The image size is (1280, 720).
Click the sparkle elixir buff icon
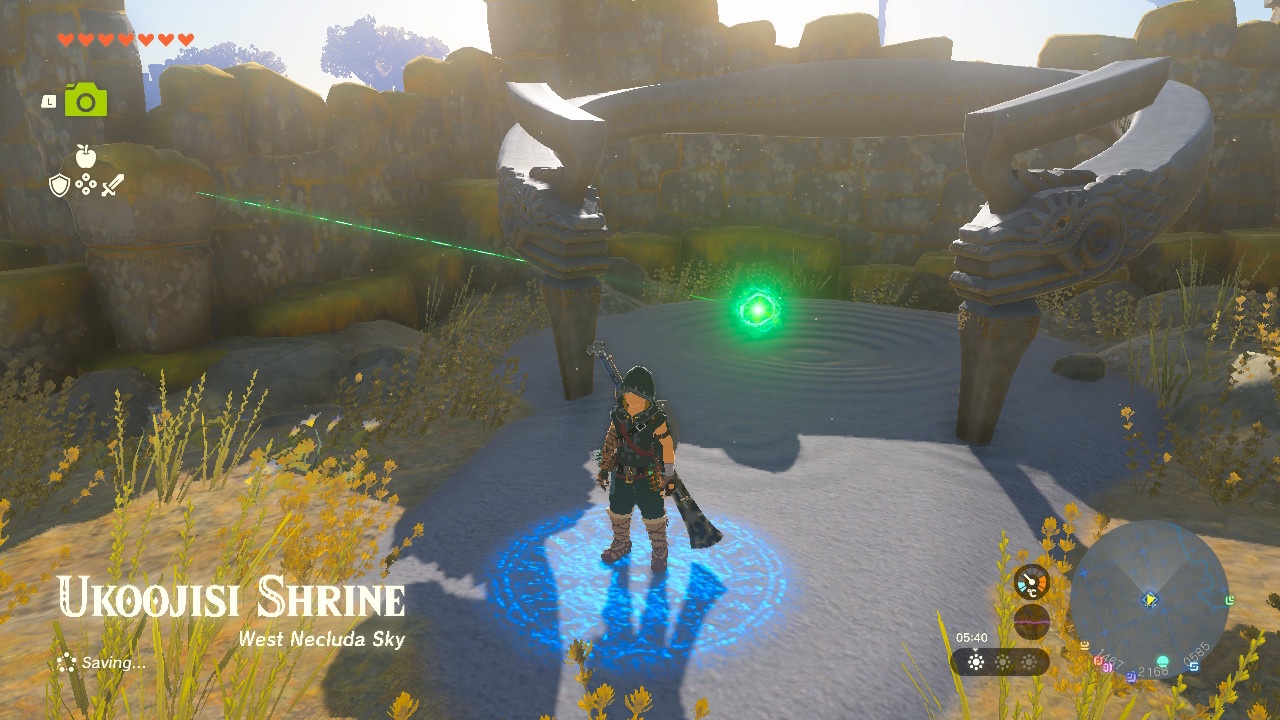[86, 184]
